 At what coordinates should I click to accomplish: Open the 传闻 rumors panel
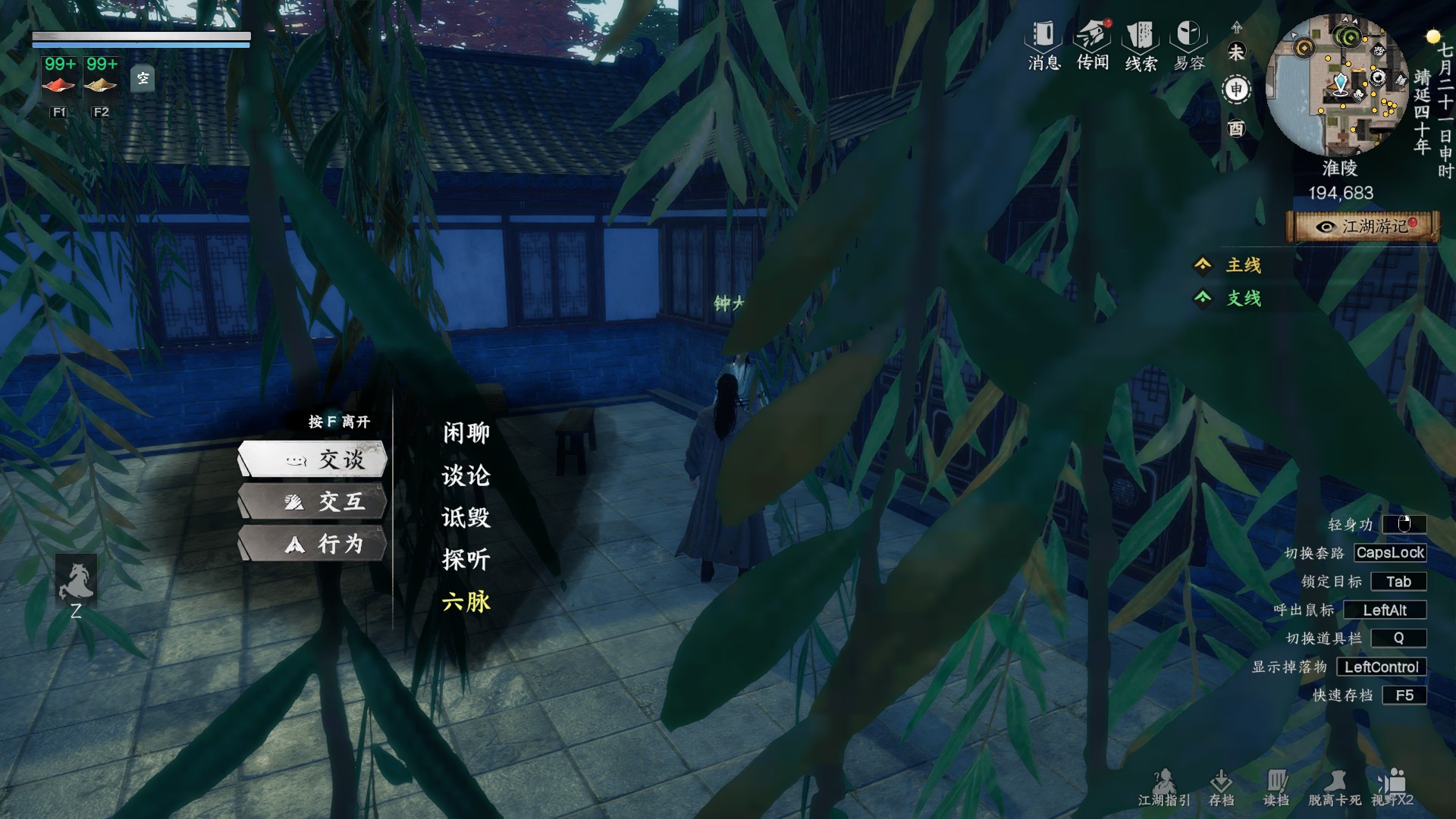(1092, 45)
